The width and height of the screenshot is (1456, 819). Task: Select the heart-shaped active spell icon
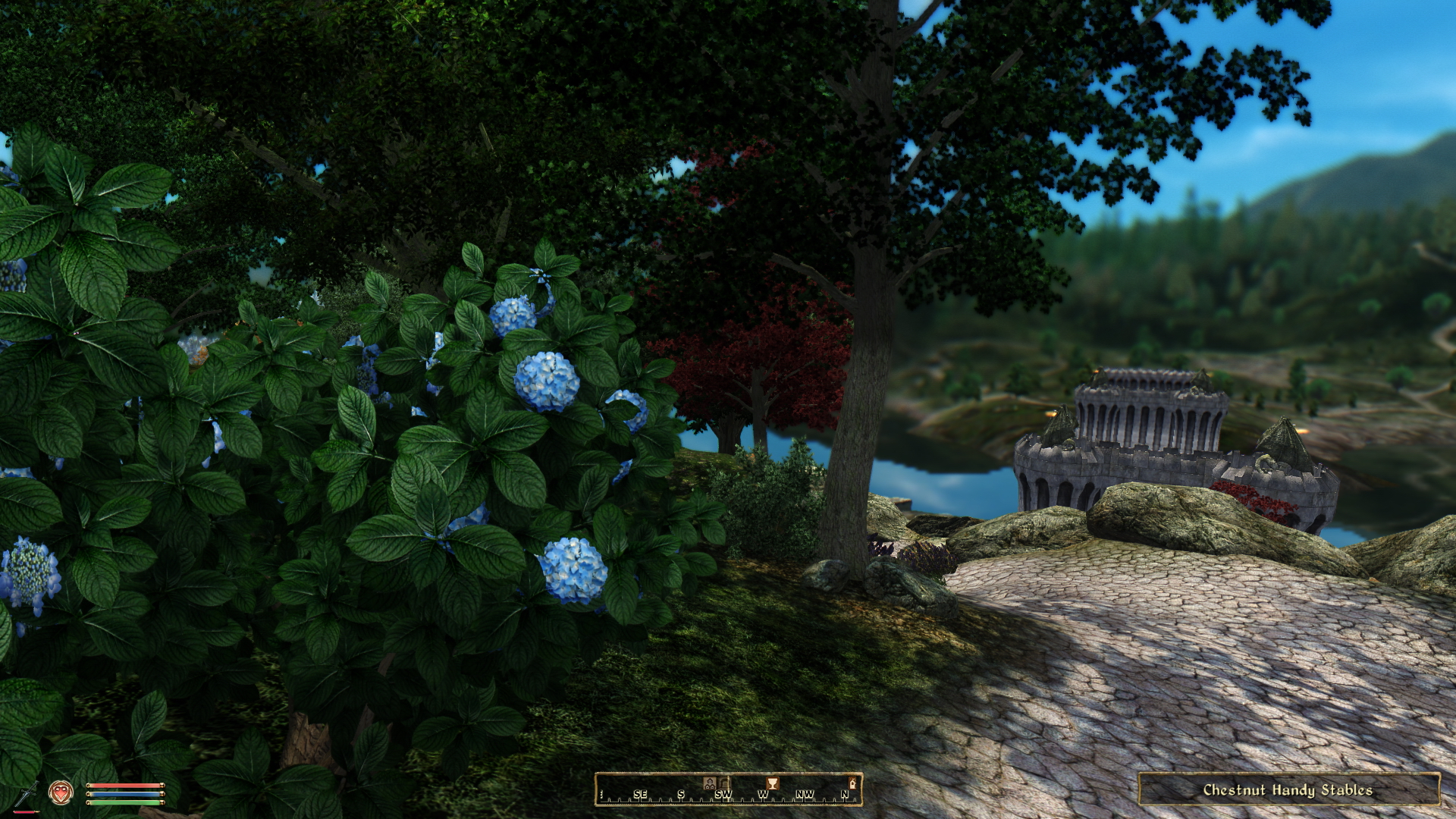pos(61,792)
